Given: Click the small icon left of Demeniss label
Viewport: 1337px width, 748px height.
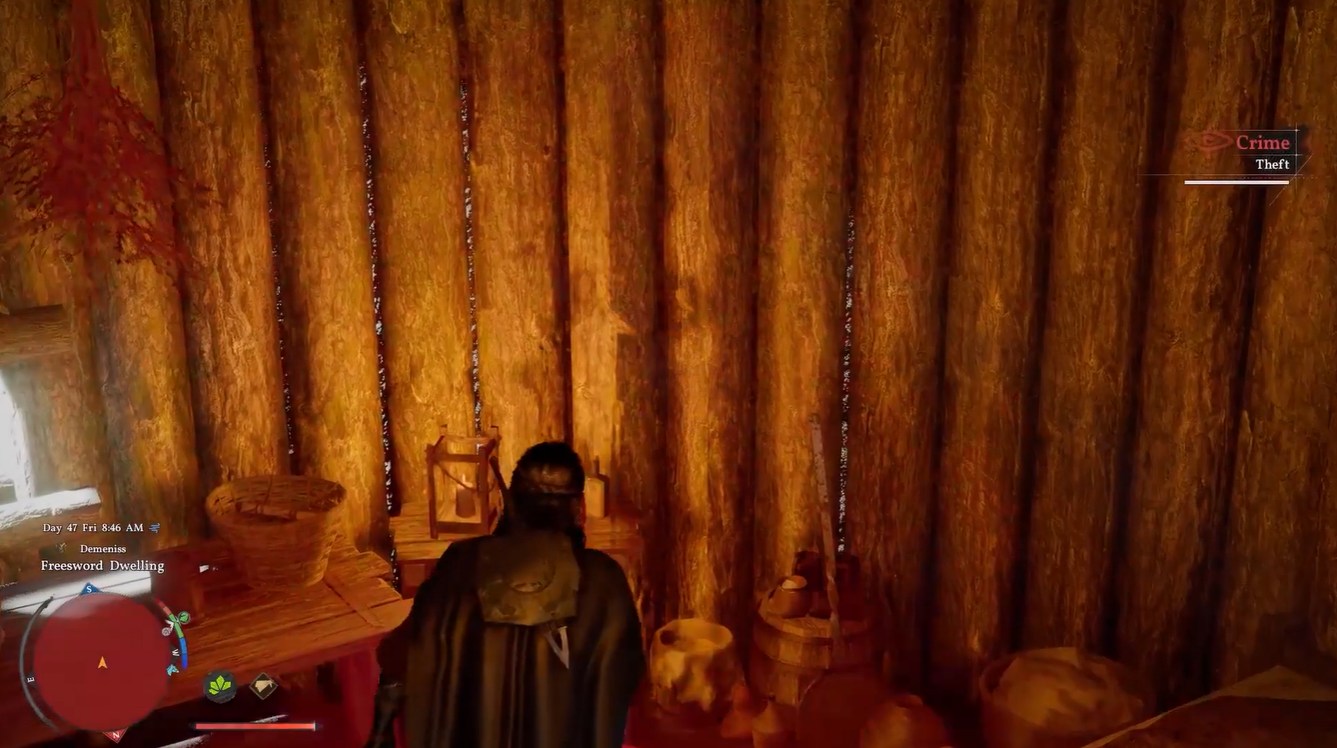Looking at the screenshot, I should pyautogui.click(x=63, y=546).
